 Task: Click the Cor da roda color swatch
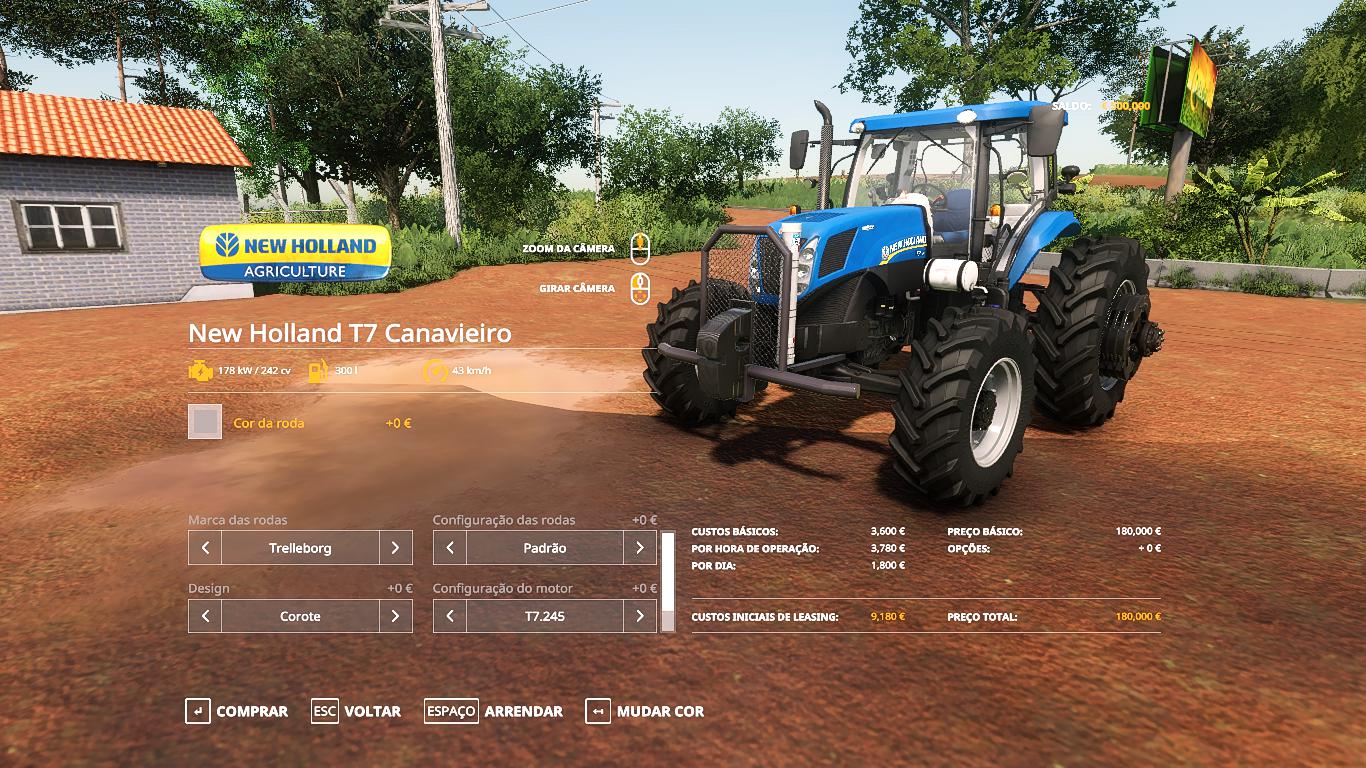coord(204,422)
